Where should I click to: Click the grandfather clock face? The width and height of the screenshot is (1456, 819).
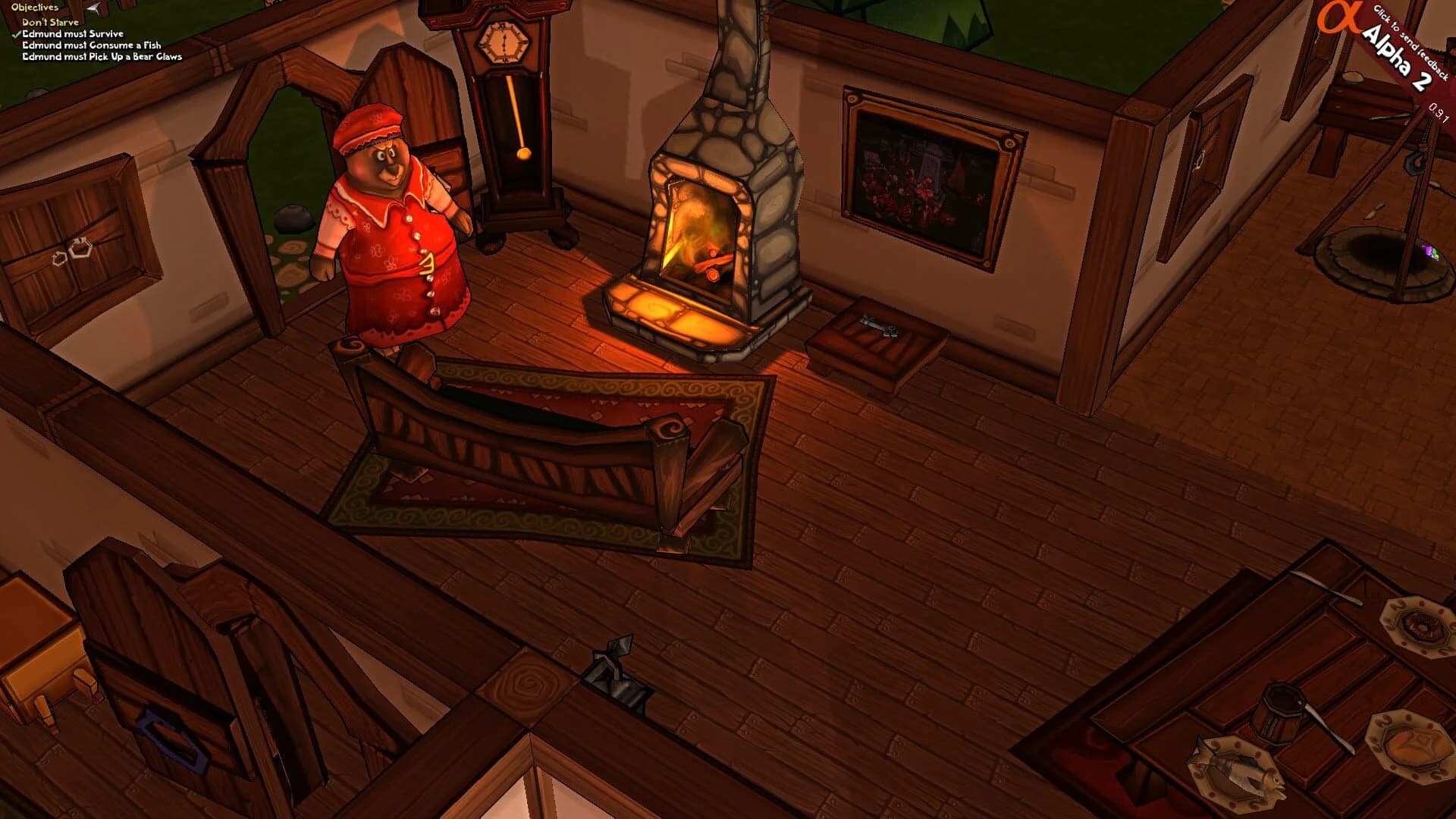[504, 42]
